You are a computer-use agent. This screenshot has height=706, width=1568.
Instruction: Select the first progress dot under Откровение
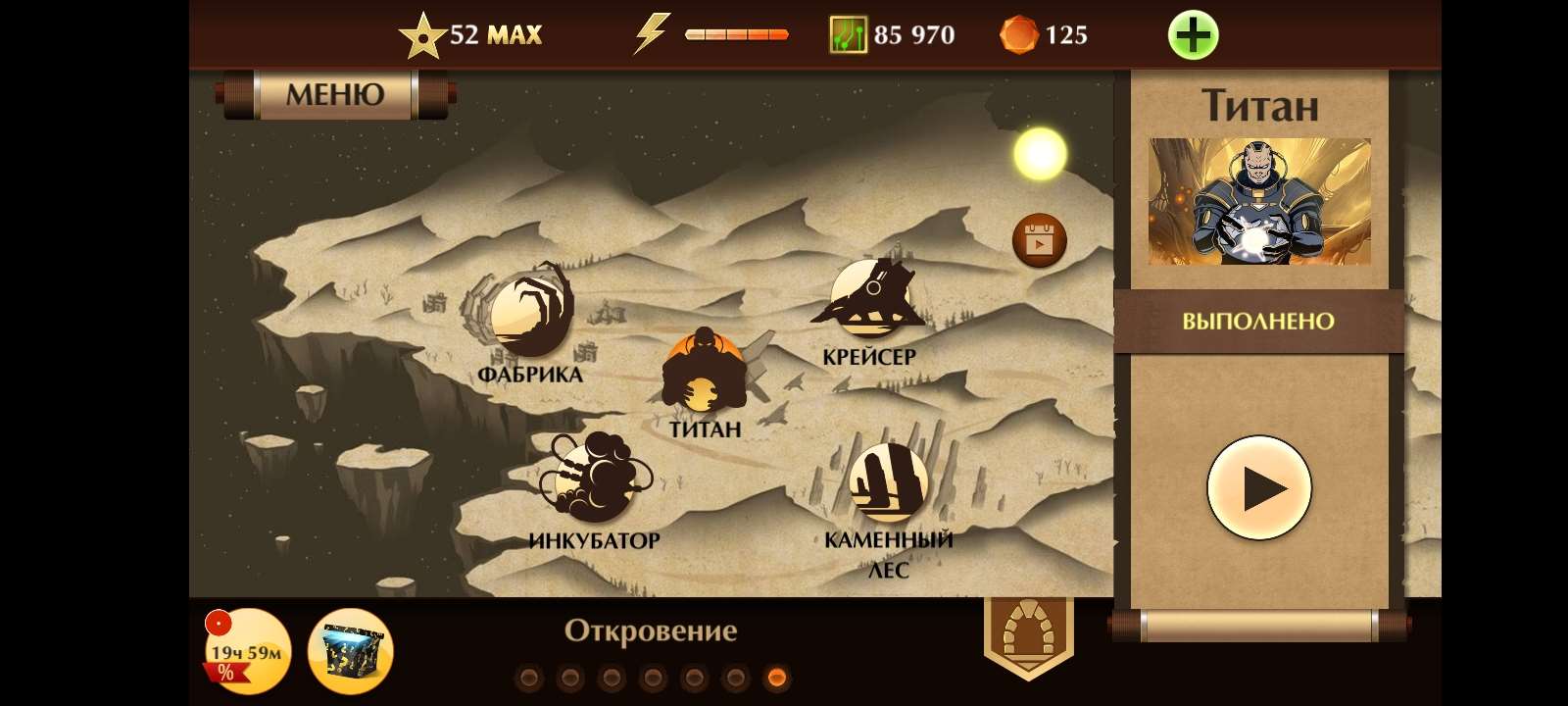[528, 675]
